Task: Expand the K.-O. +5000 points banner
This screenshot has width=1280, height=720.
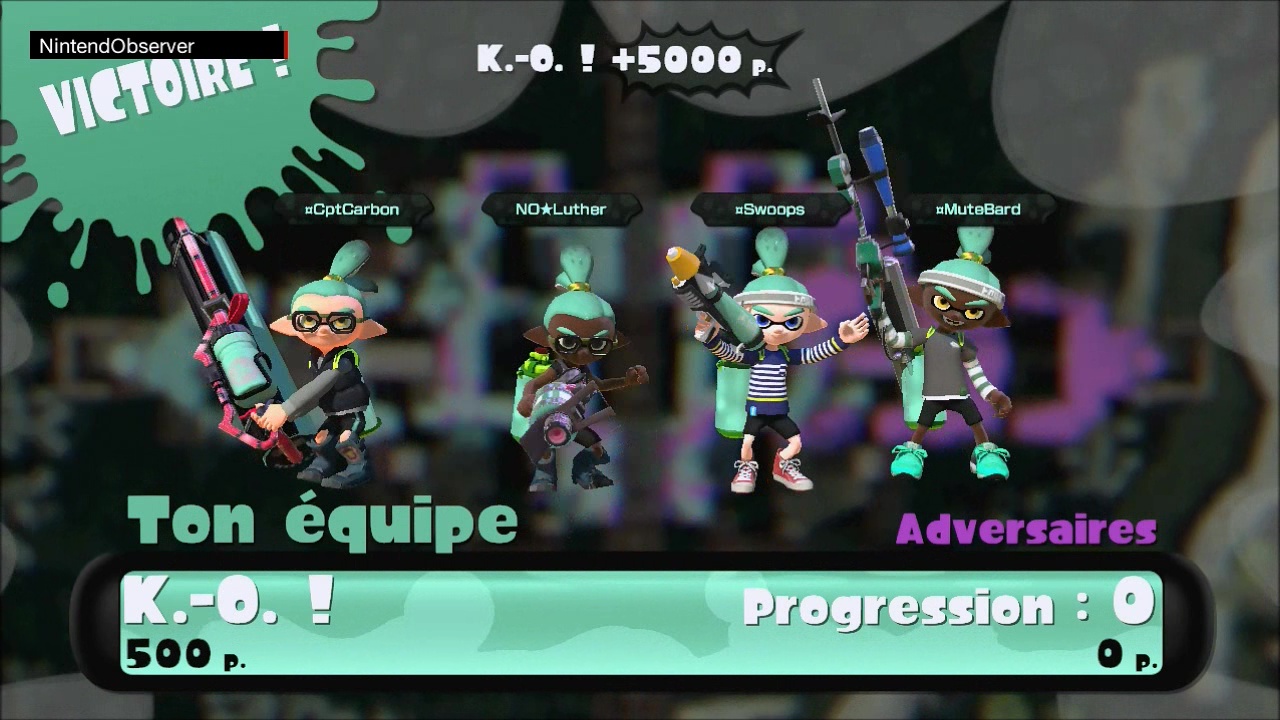Action: point(625,60)
